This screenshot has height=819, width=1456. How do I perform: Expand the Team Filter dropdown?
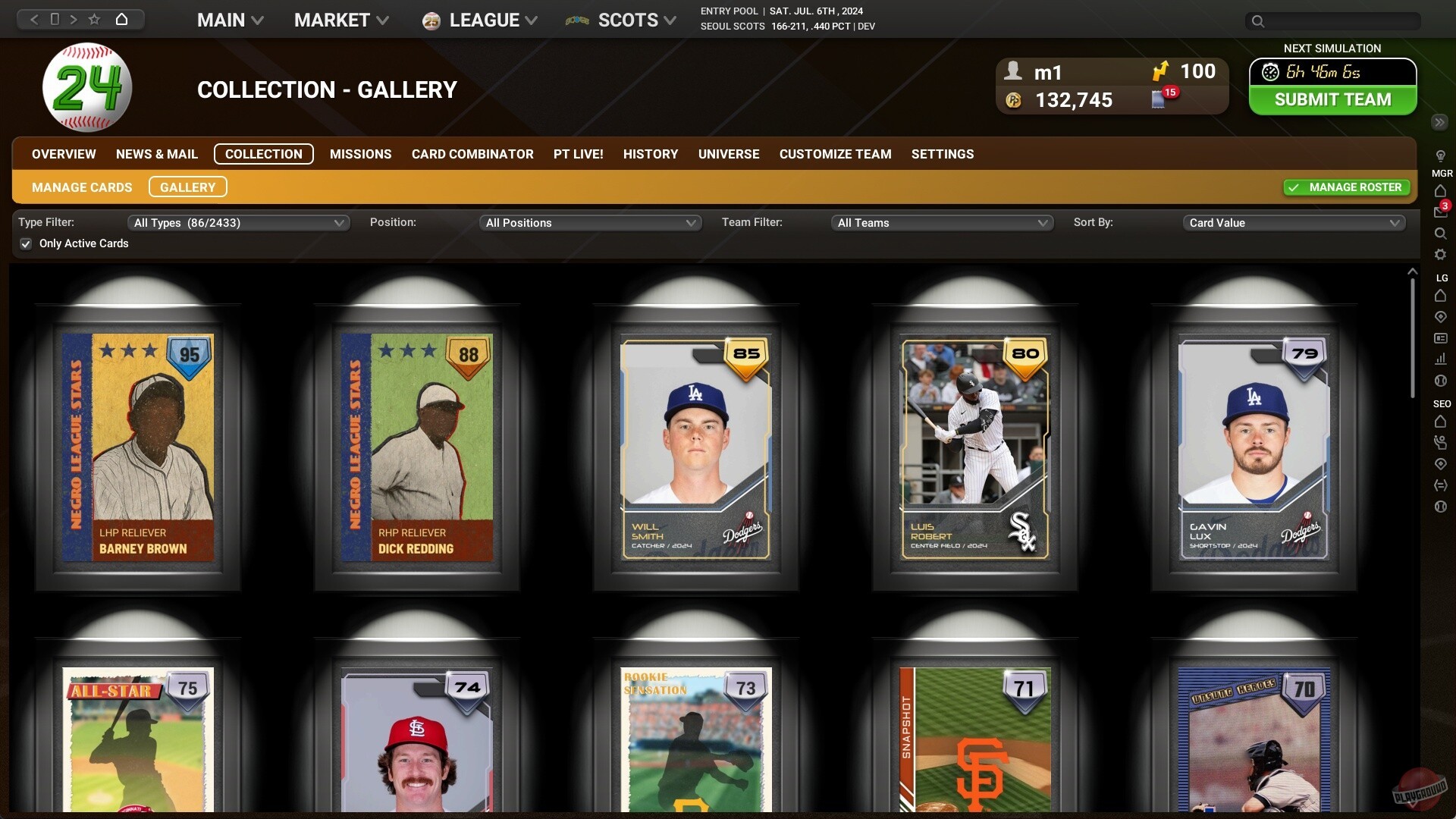[x=942, y=222]
